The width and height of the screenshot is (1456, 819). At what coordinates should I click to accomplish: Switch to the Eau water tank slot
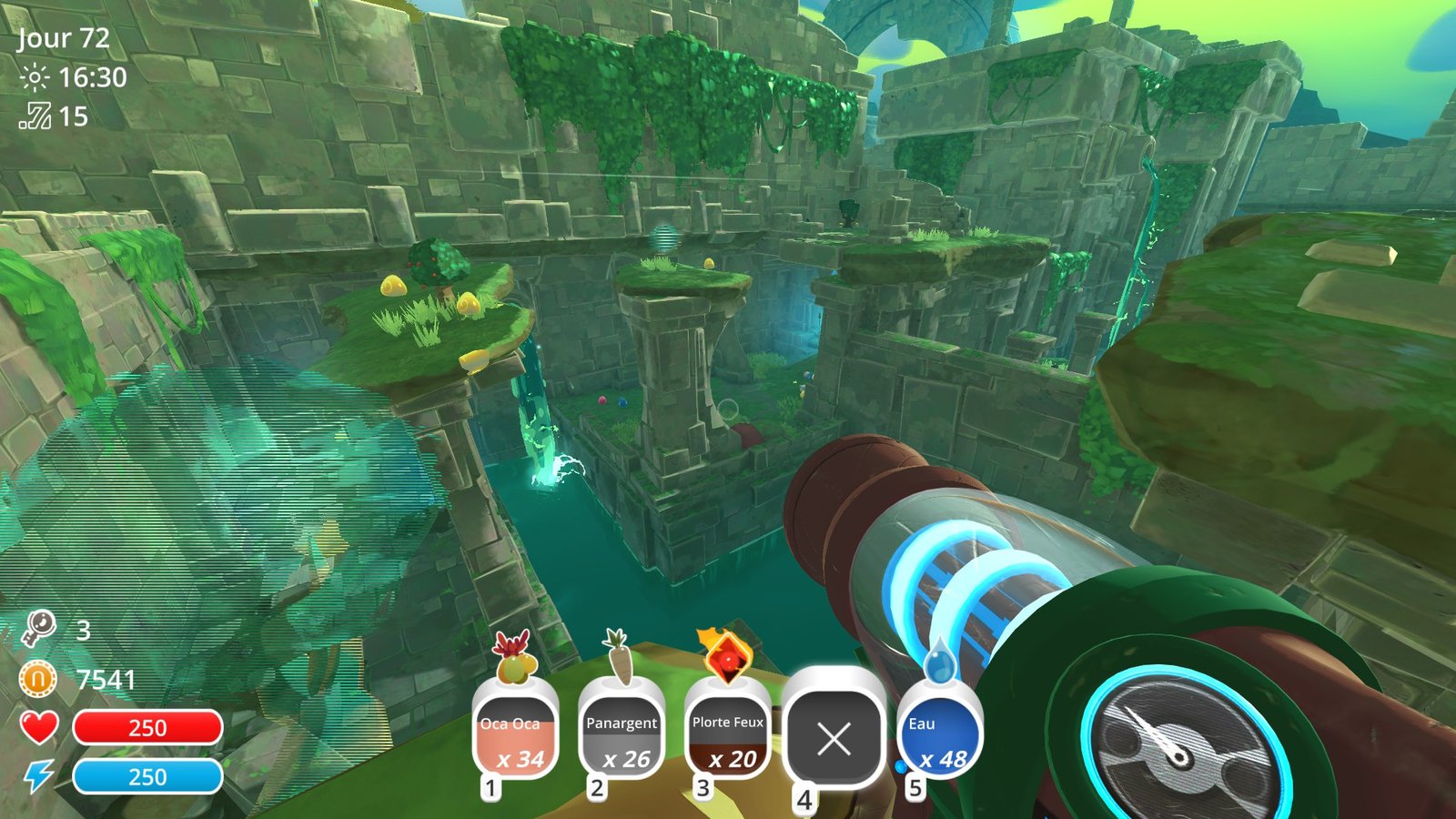[939, 735]
